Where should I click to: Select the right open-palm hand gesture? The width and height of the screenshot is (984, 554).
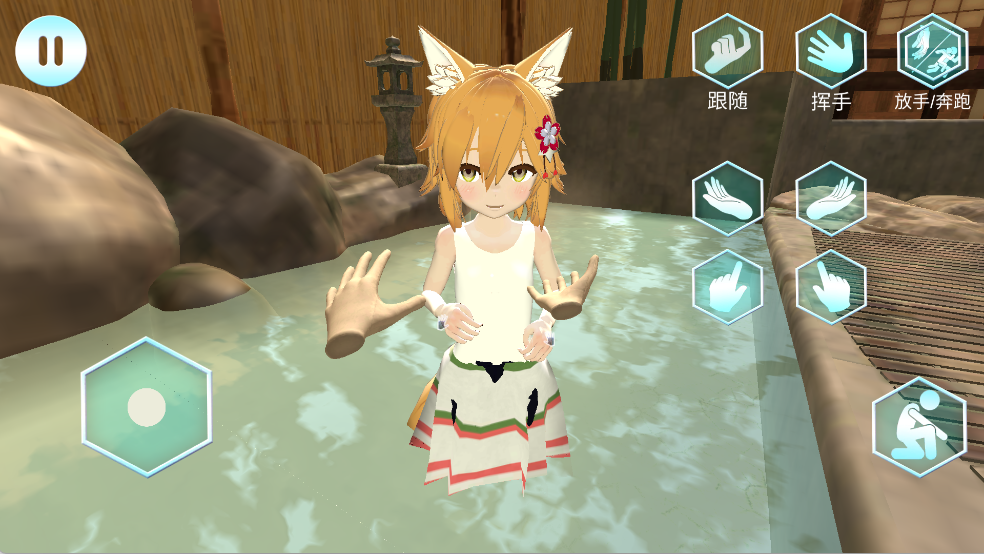830,198
